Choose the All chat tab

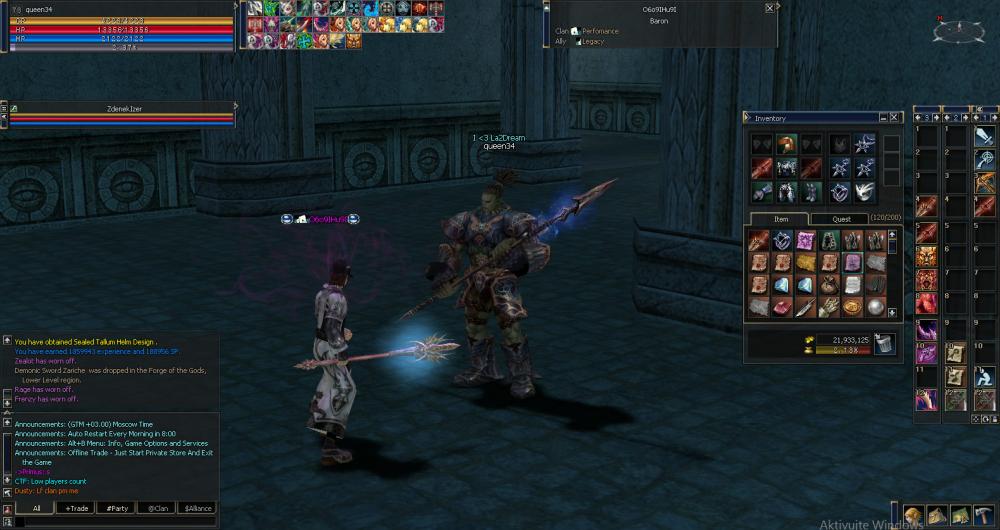(x=36, y=508)
